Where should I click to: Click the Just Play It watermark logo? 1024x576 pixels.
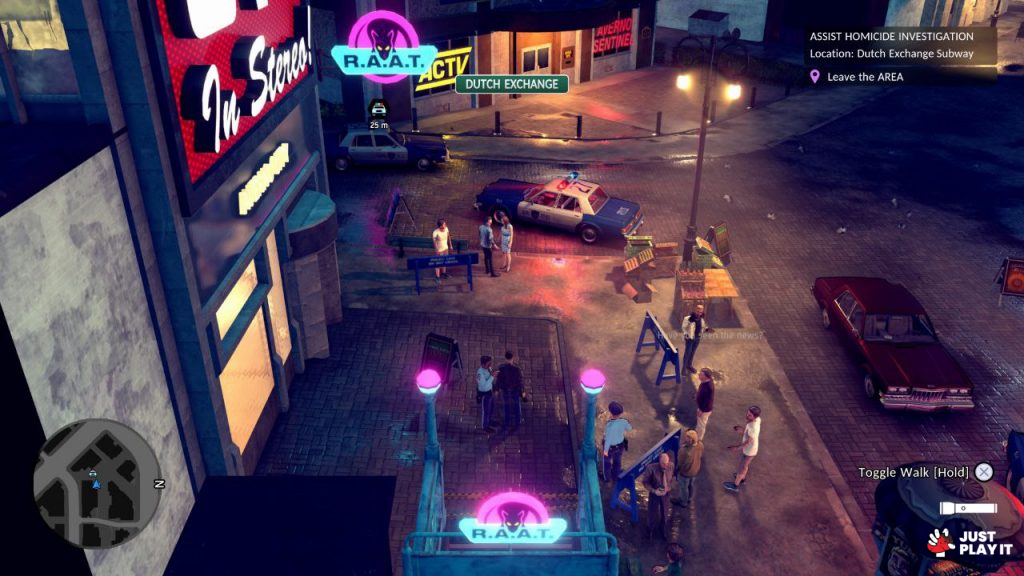tap(969, 543)
